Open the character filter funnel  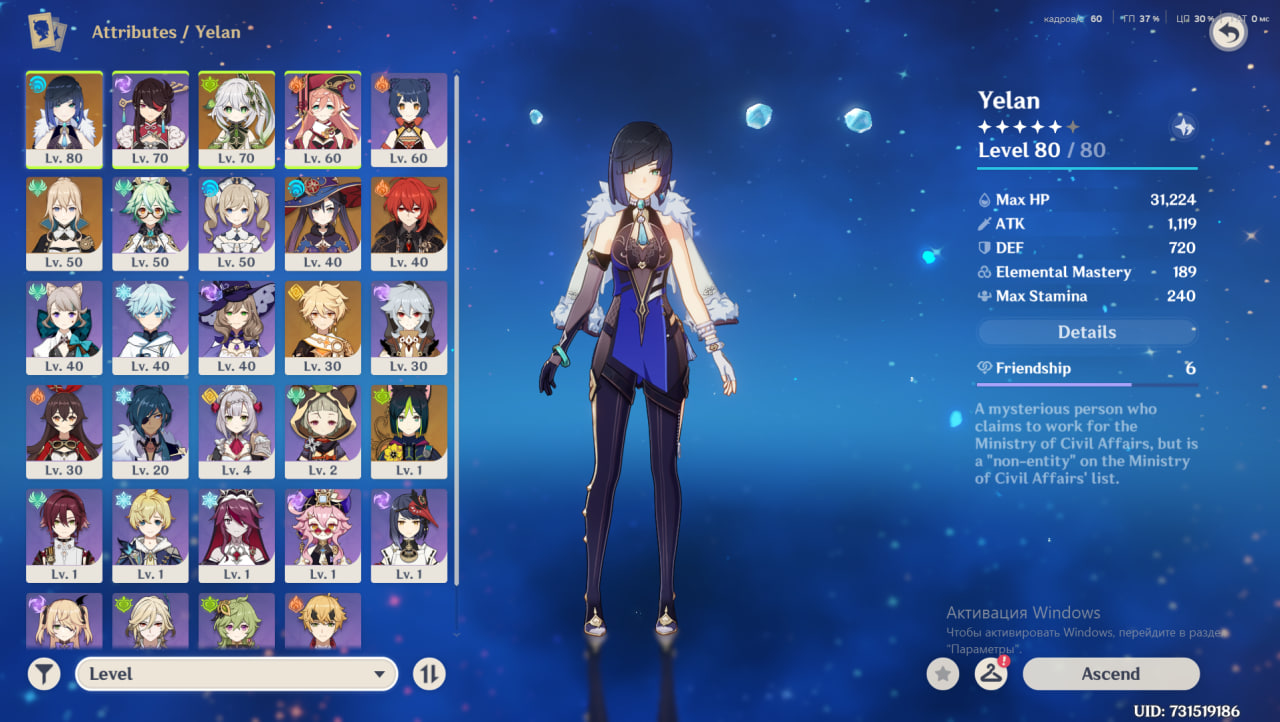point(44,674)
